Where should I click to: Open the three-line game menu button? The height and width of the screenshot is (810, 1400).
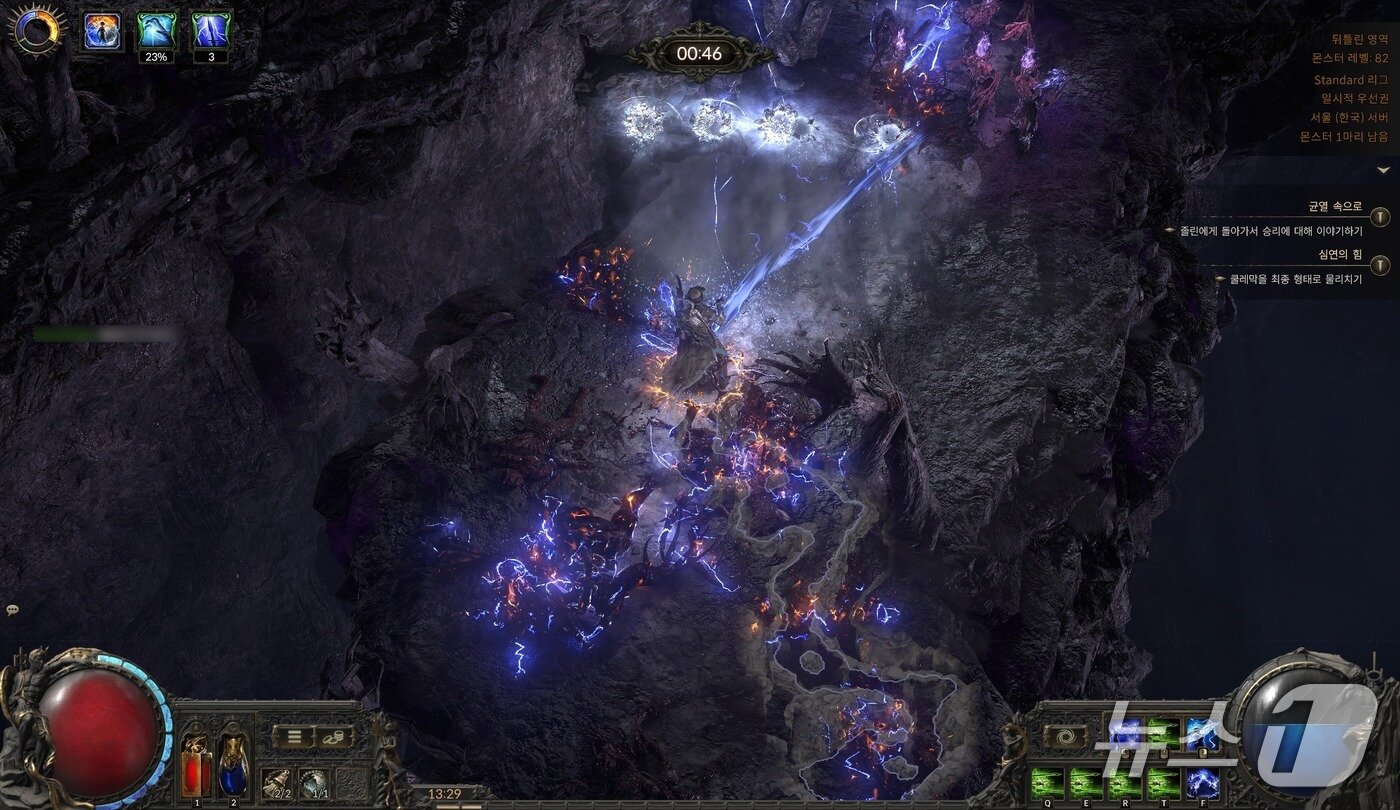[294, 737]
